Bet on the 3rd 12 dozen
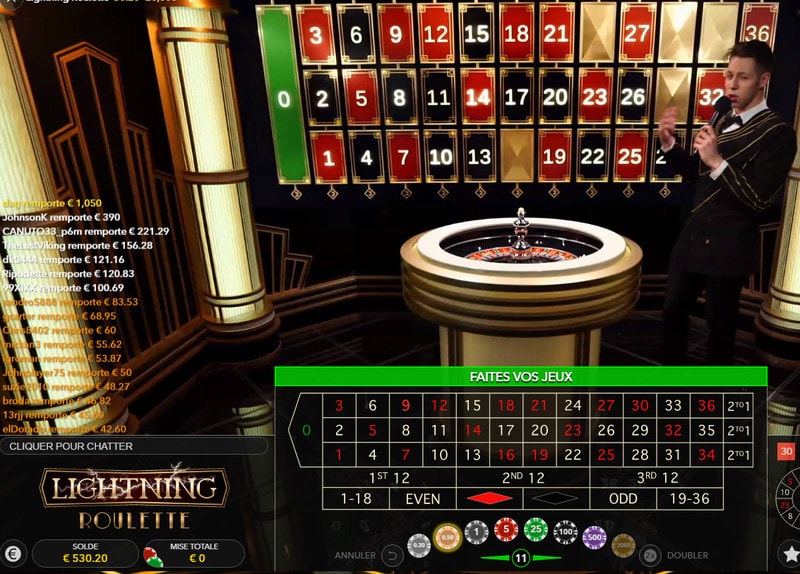Image resolution: width=800 pixels, height=574 pixels. click(657, 477)
